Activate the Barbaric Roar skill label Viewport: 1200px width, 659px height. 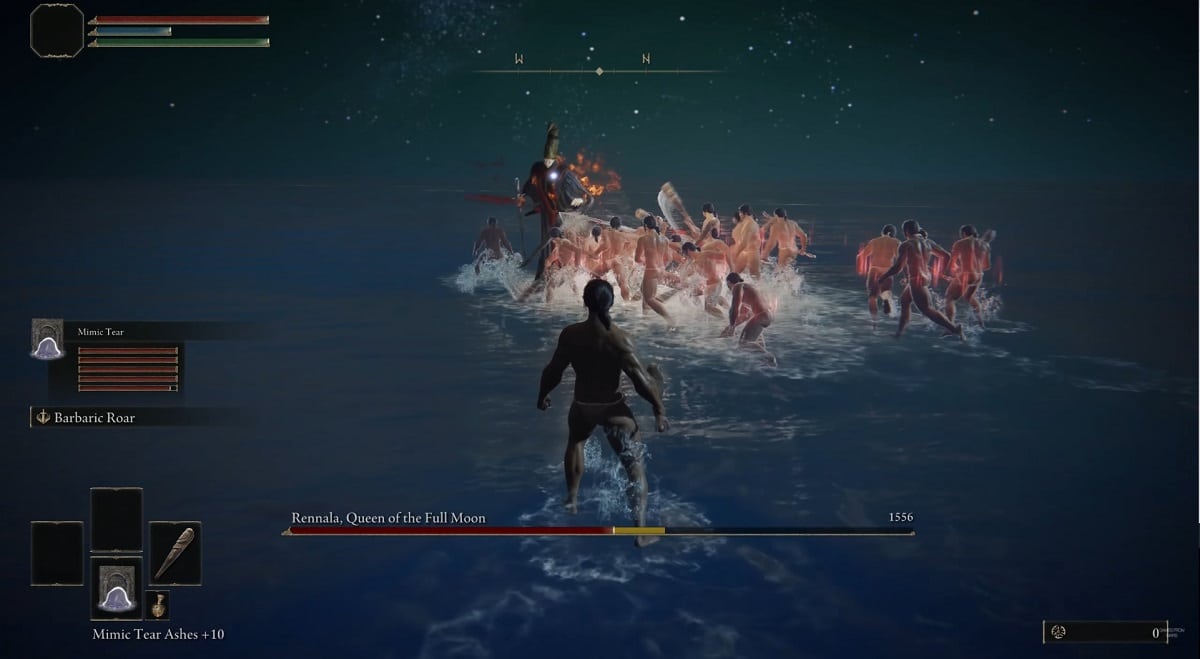point(94,418)
